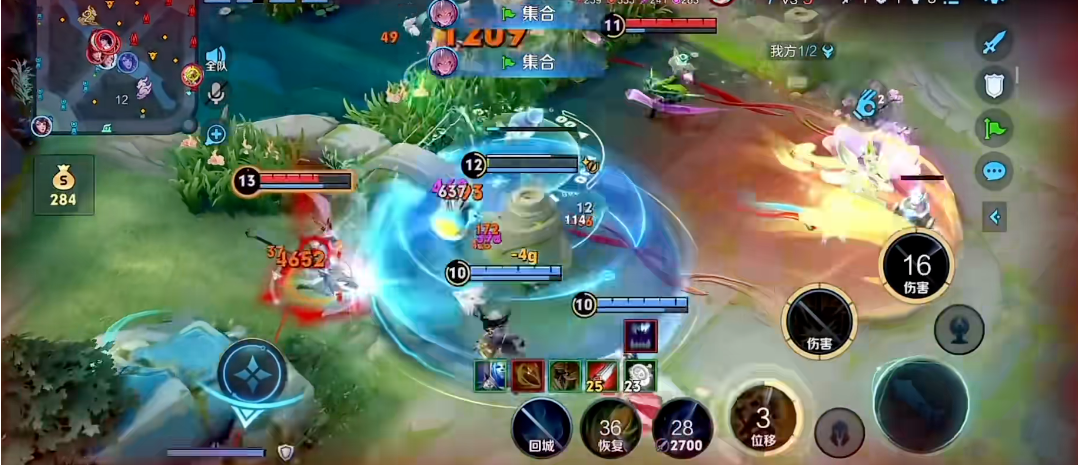This screenshot has width=1078, height=465.
Task: Cast the damage skill (伤害) without cooldown
Action: tap(819, 321)
